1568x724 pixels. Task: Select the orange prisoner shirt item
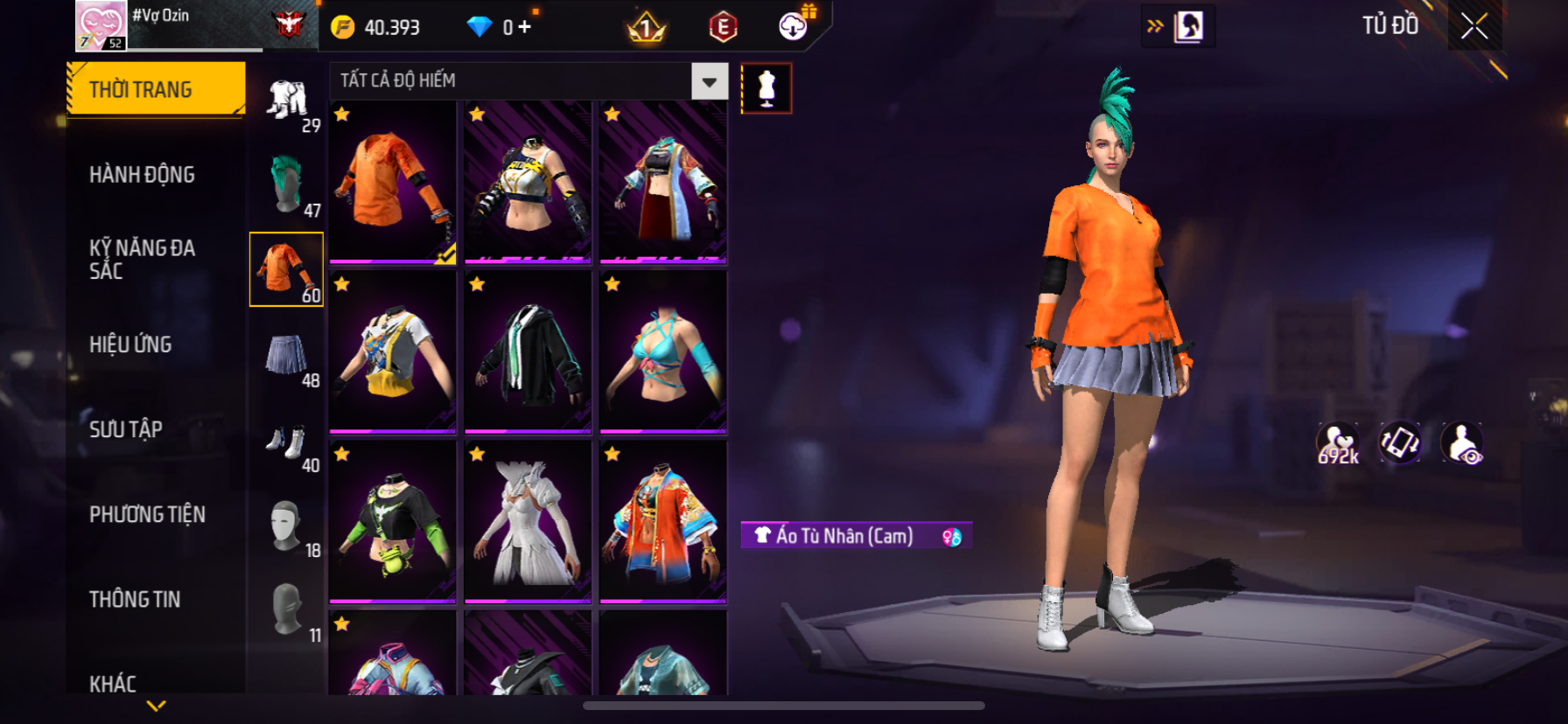(393, 182)
